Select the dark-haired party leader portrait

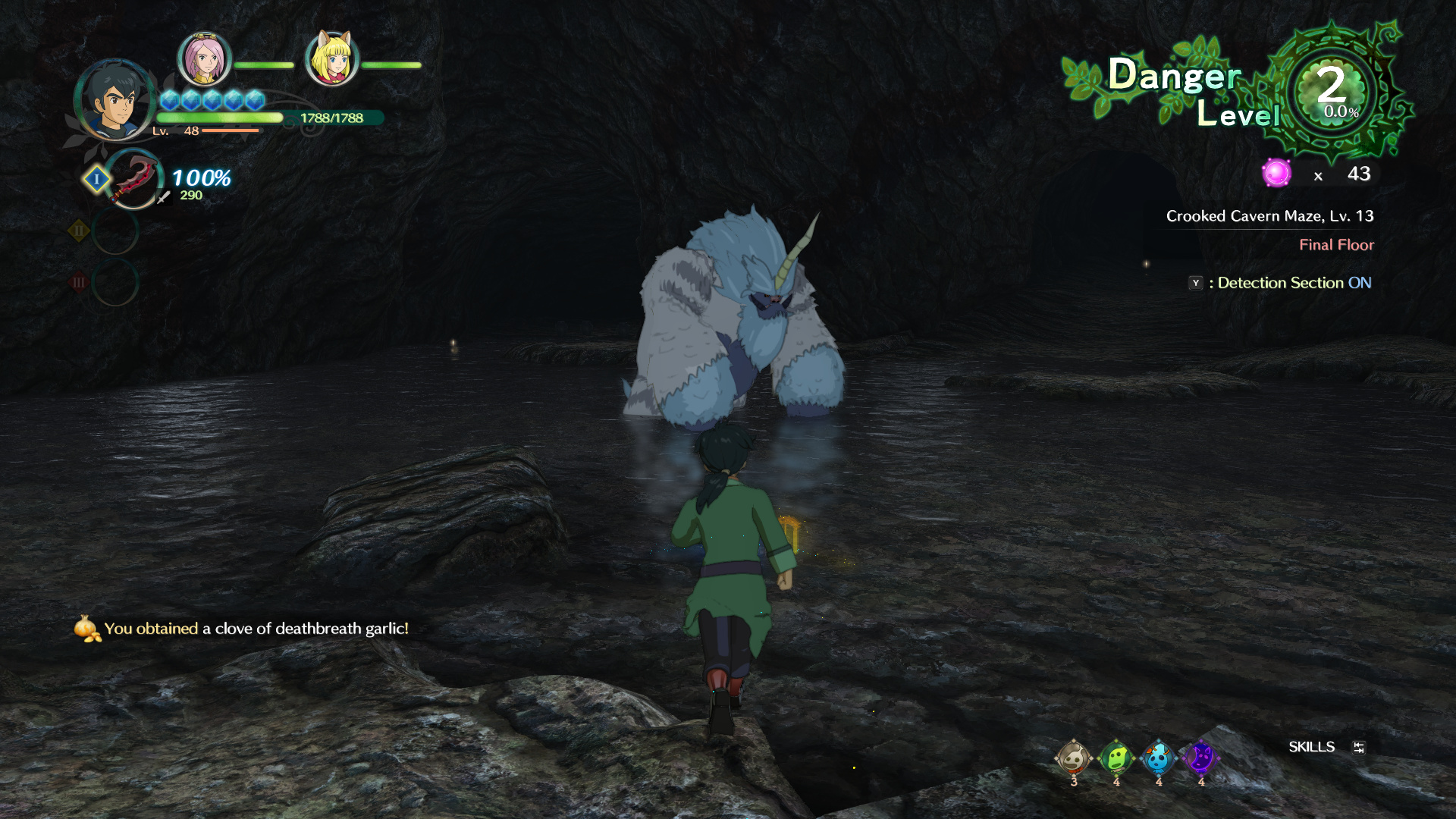point(115,100)
